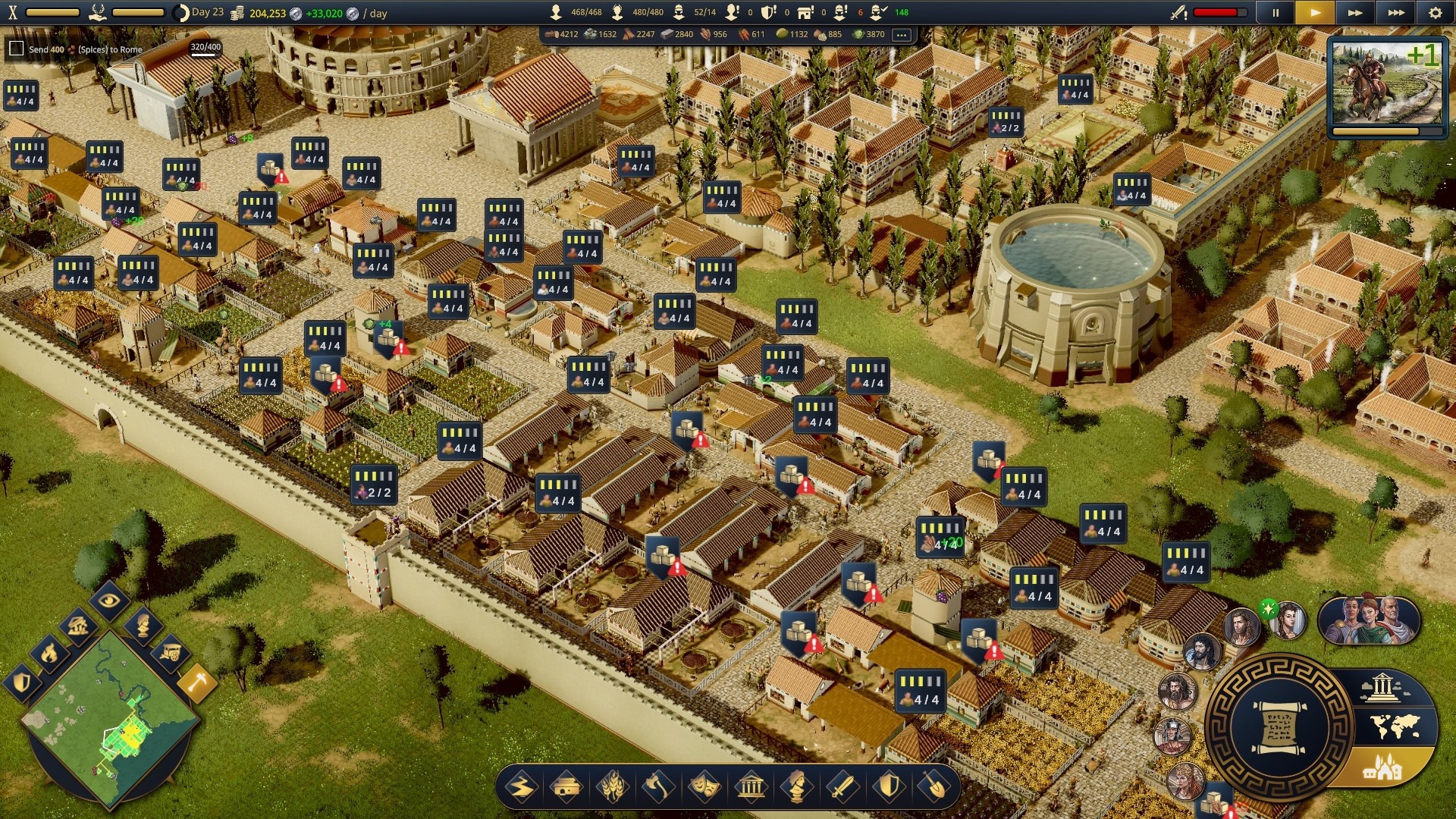Image resolution: width=1456 pixels, height=819 pixels.
Task: Open the scroll objectives medallion
Action: [1279, 728]
